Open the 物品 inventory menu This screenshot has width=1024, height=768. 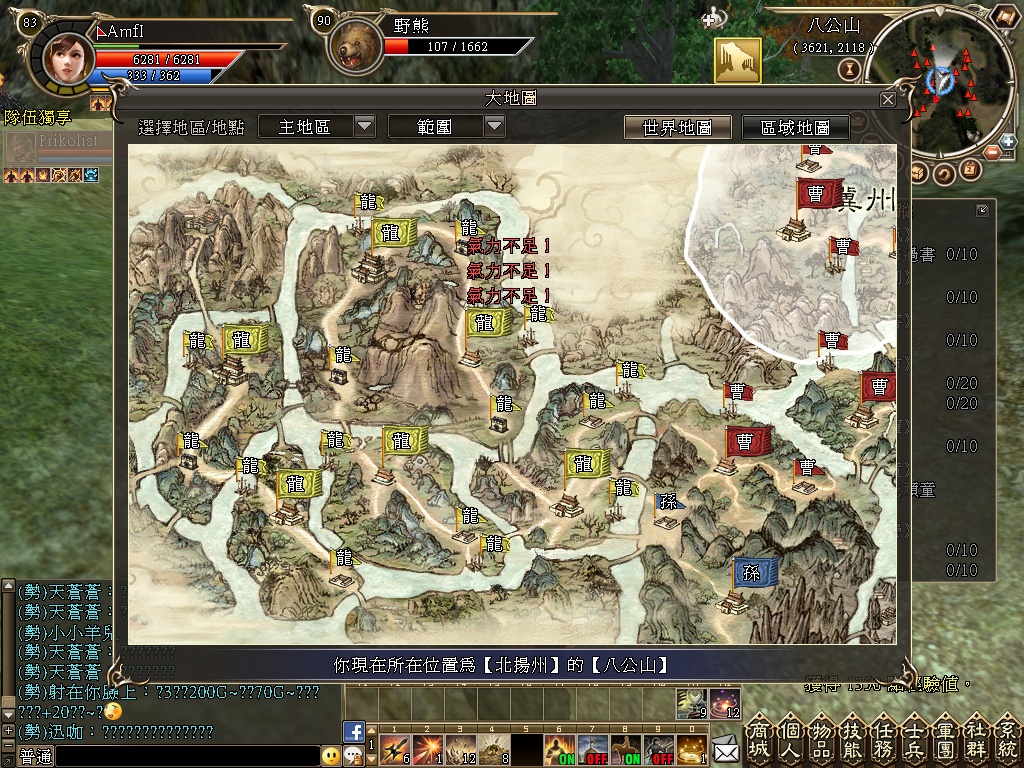pyautogui.click(x=822, y=738)
